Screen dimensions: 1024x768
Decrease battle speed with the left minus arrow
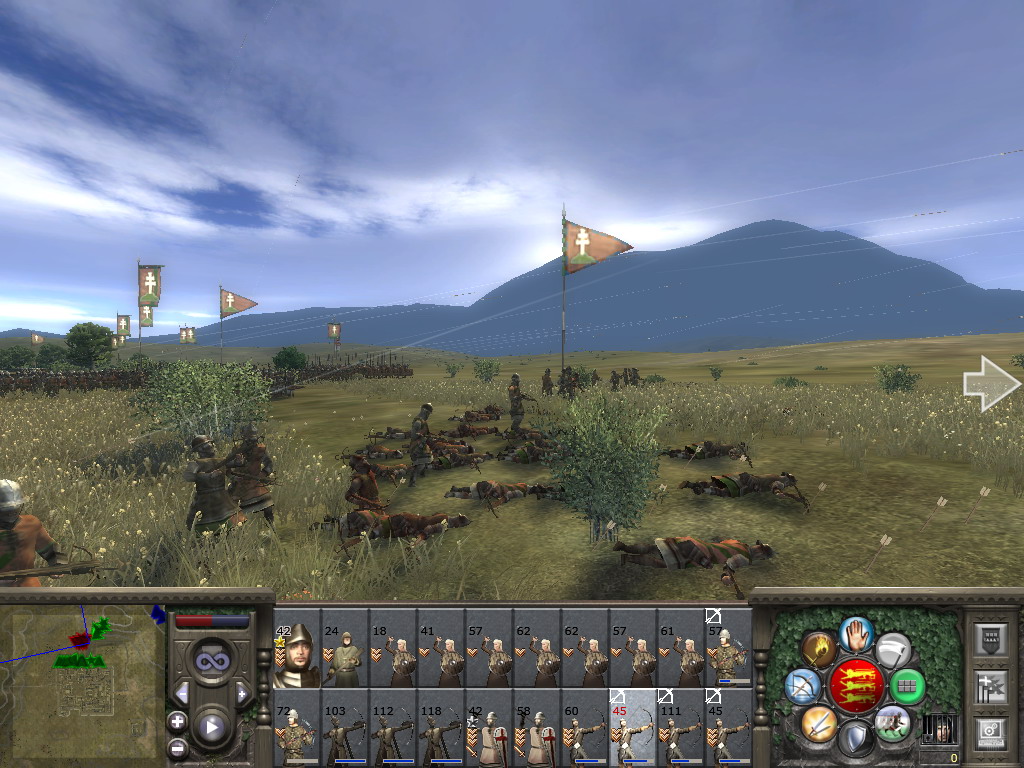pos(181,693)
